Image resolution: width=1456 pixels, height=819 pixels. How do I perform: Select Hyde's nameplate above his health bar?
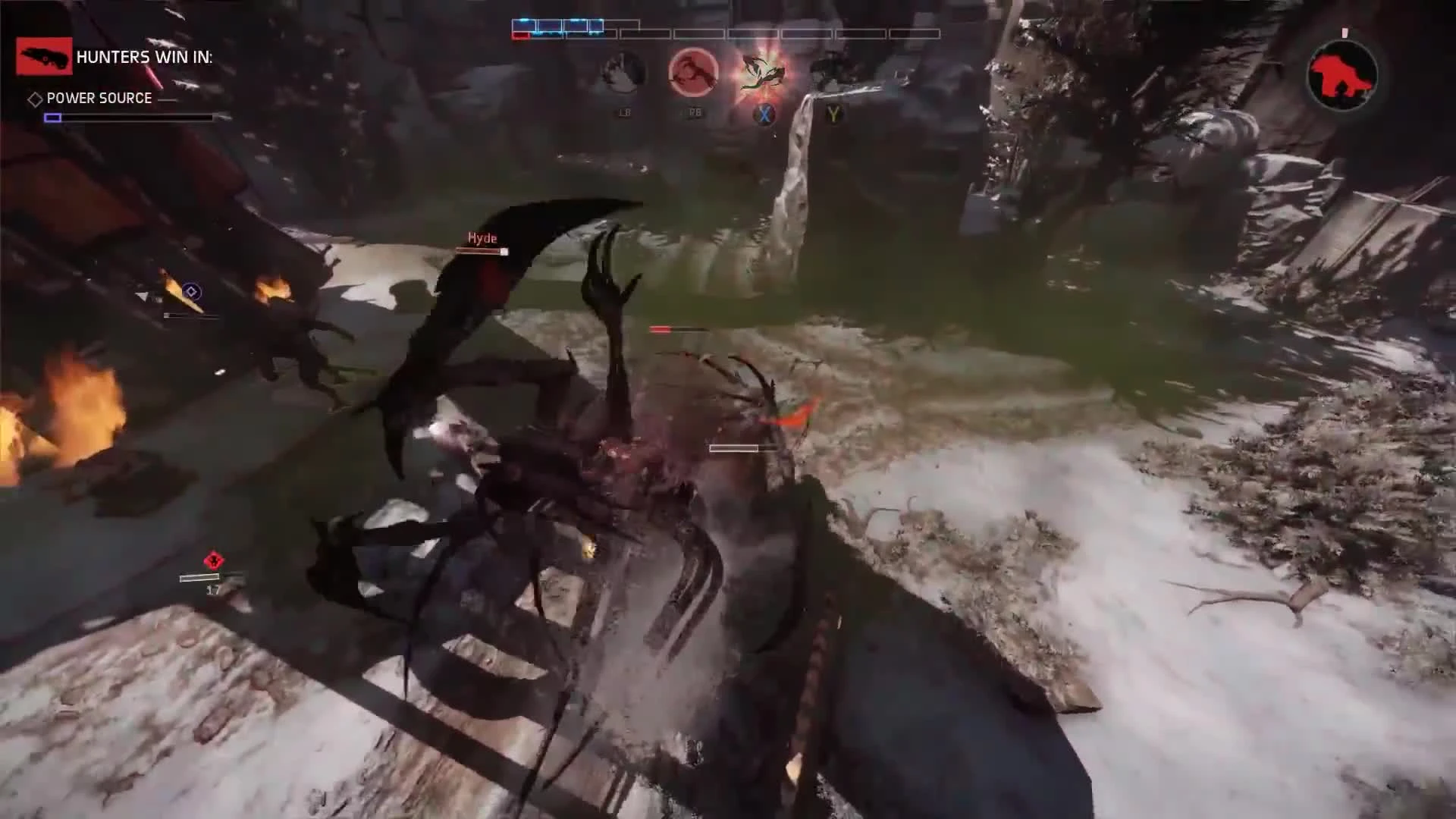pyautogui.click(x=482, y=237)
